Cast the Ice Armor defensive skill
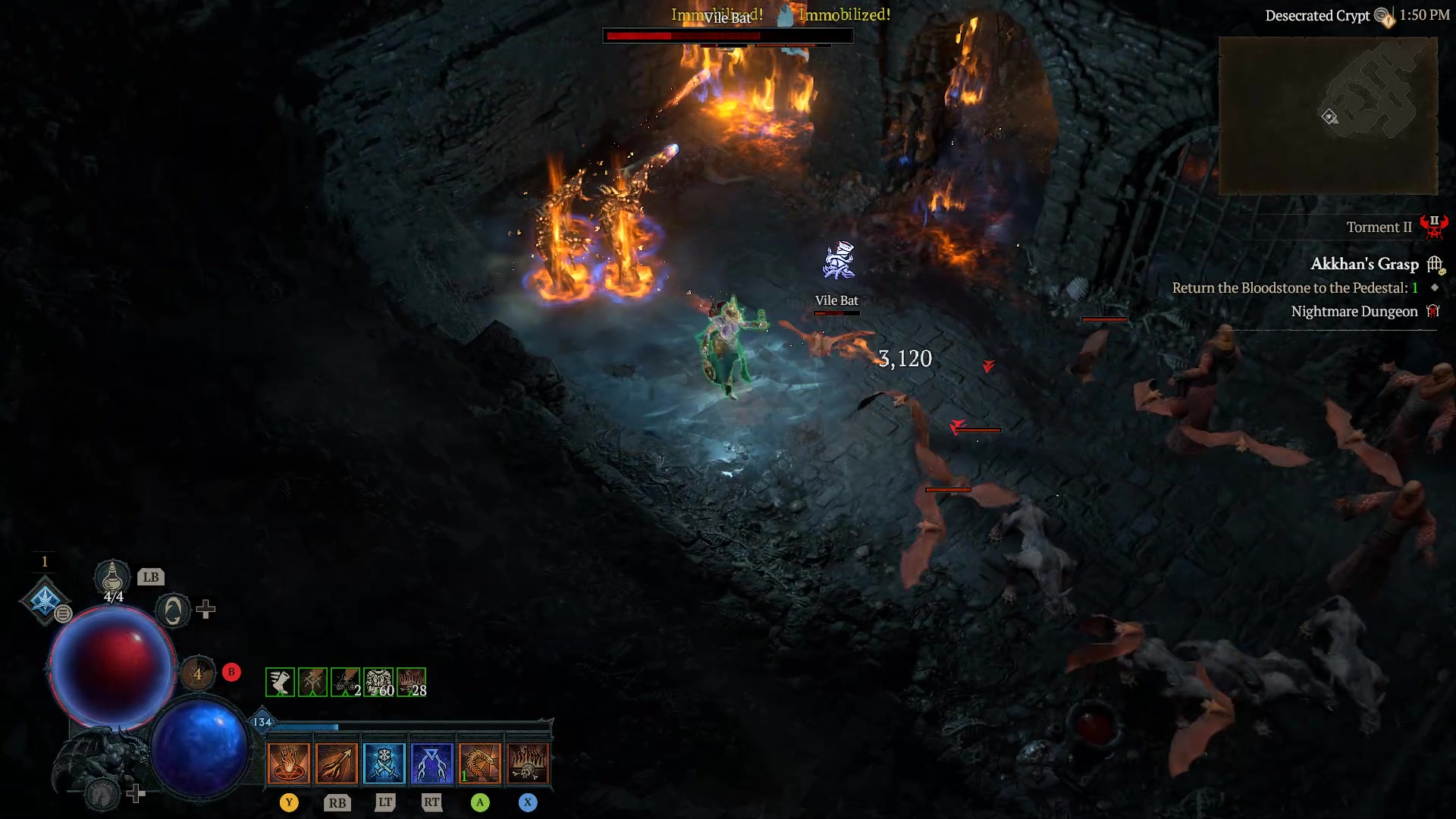This screenshot has height=819, width=1456. tap(385, 762)
